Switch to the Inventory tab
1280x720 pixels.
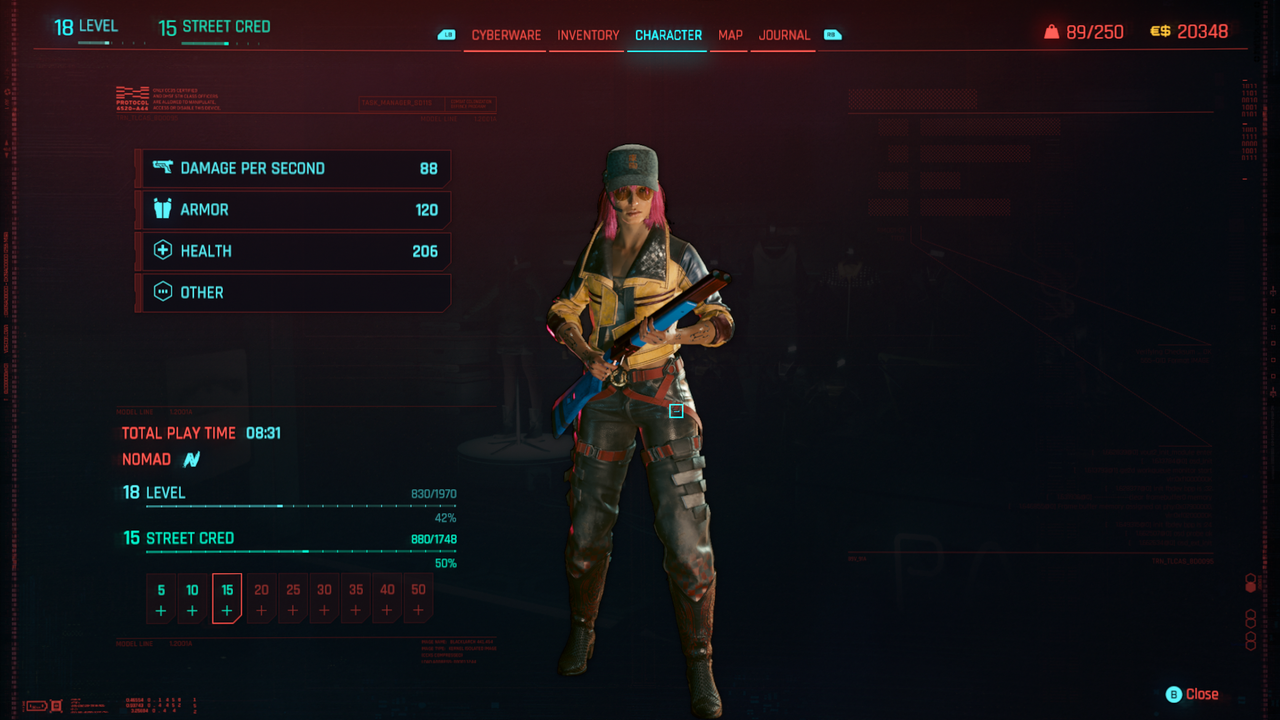(x=587, y=35)
